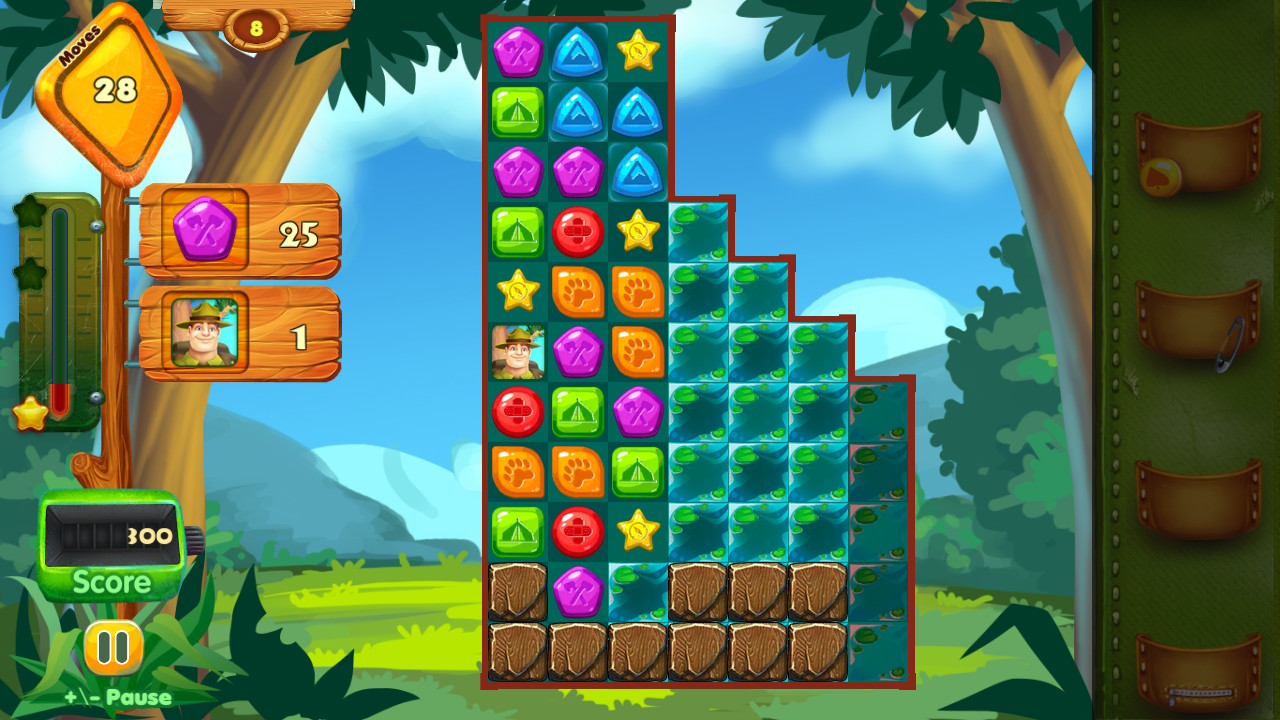The width and height of the screenshot is (1280, 720).
Task: Click the ranger face tile on the game board
Action: click(x=517, y=352)
